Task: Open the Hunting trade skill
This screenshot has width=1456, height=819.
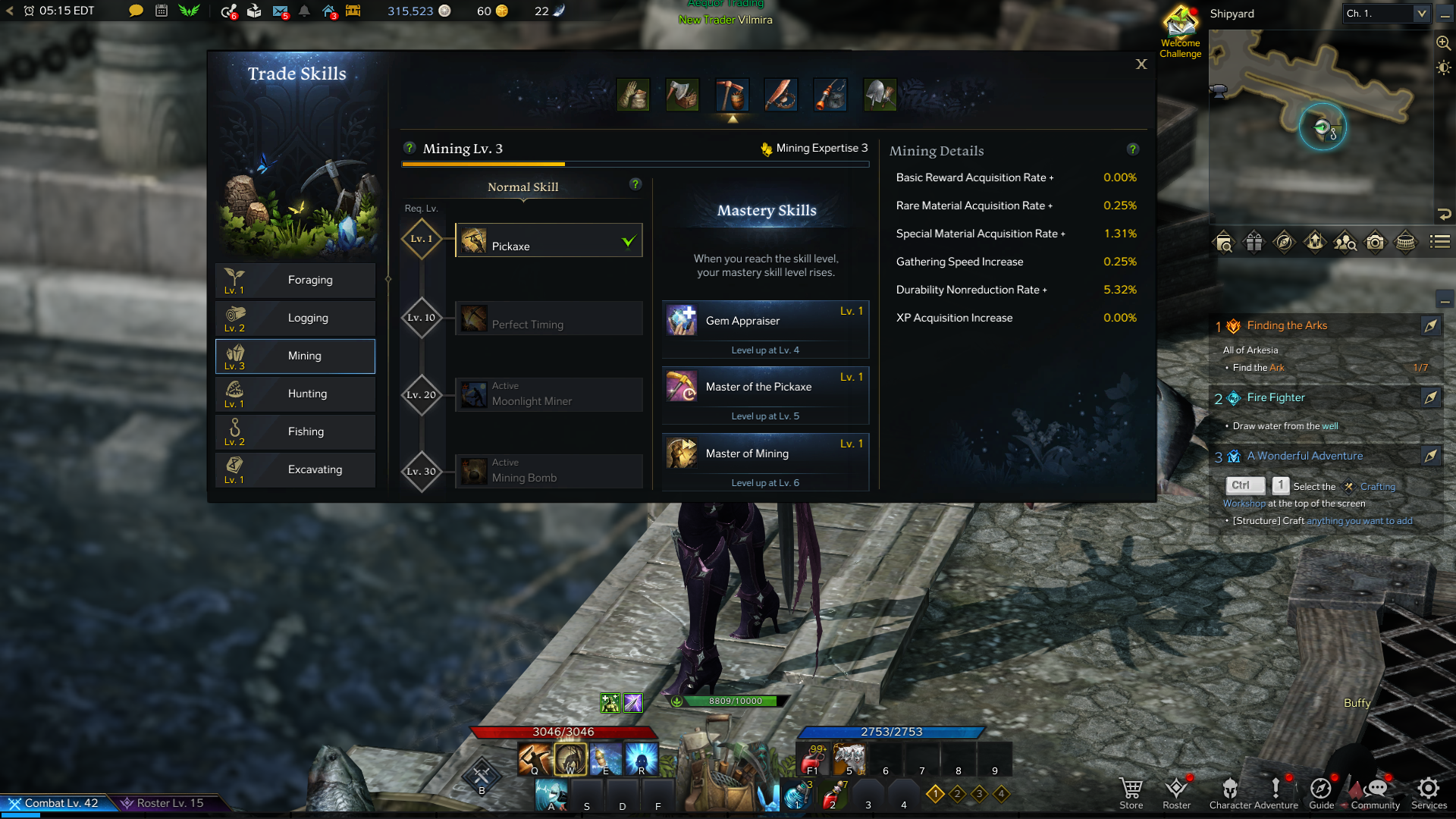Action: pos(295,394)
